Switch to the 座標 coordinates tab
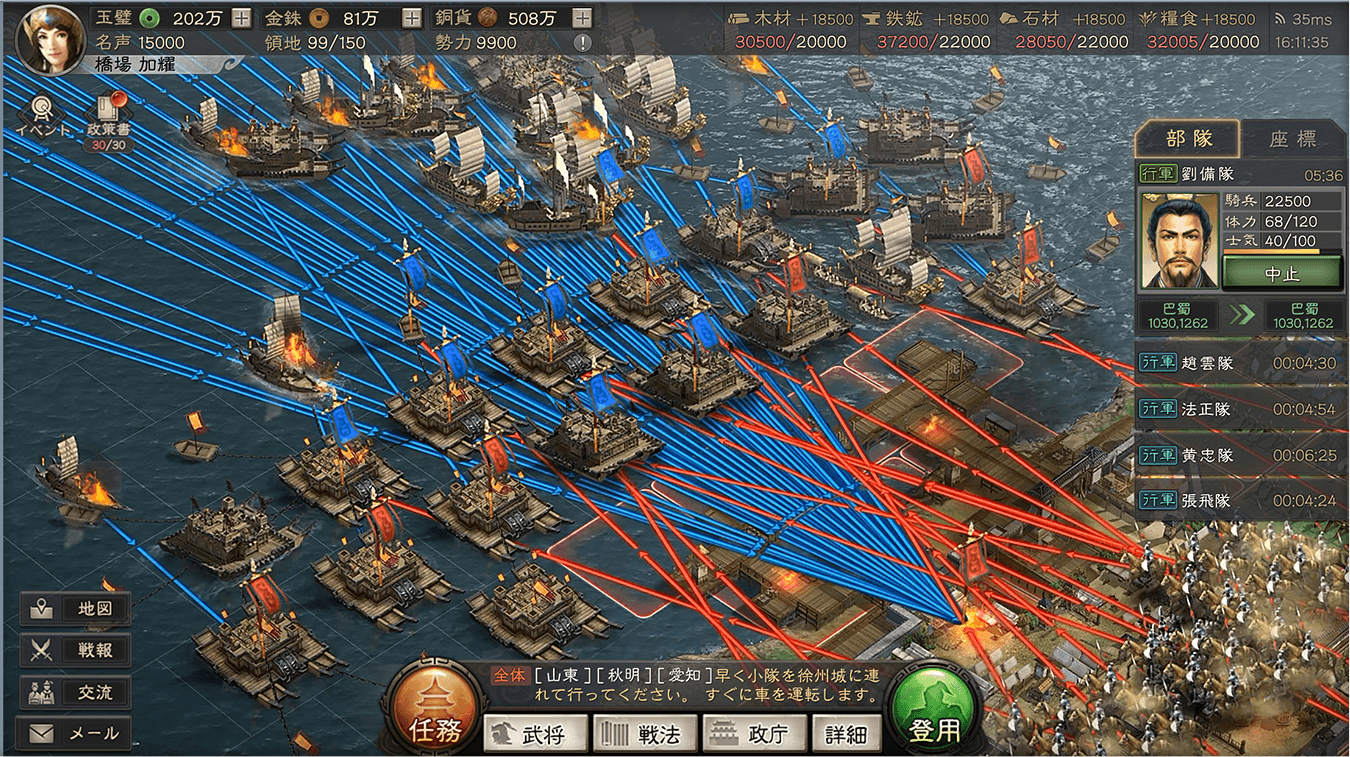1350x757 pixels. coord(1293,140)
